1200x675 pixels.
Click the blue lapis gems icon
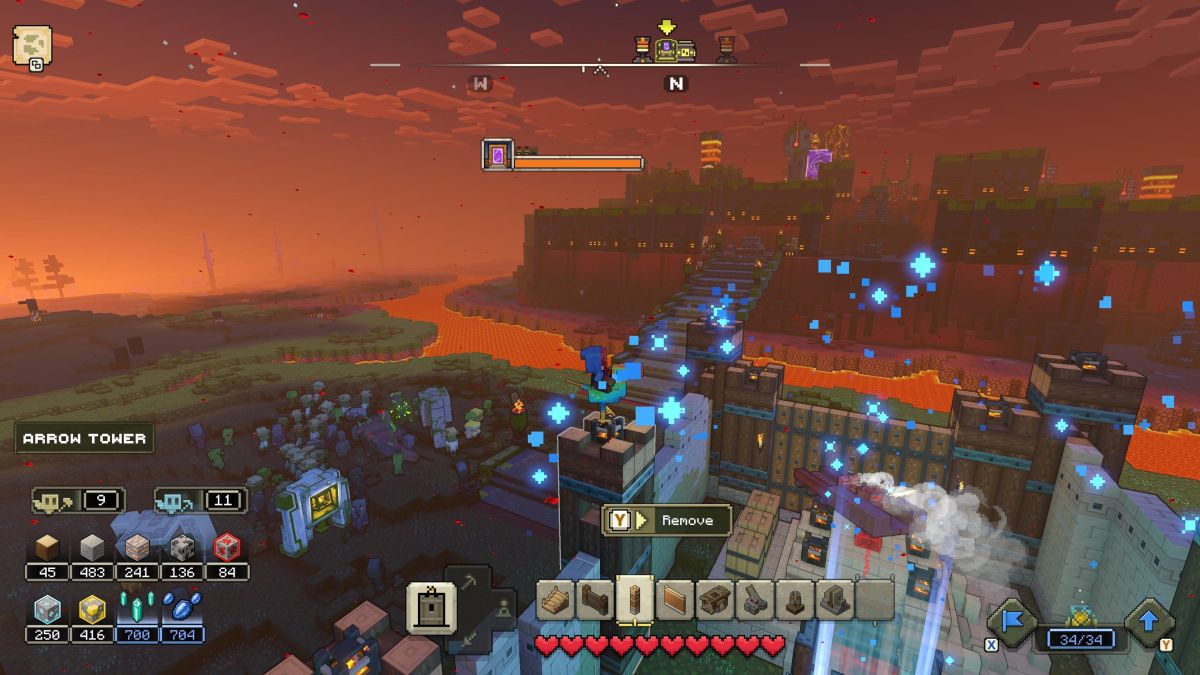point(182,608)
